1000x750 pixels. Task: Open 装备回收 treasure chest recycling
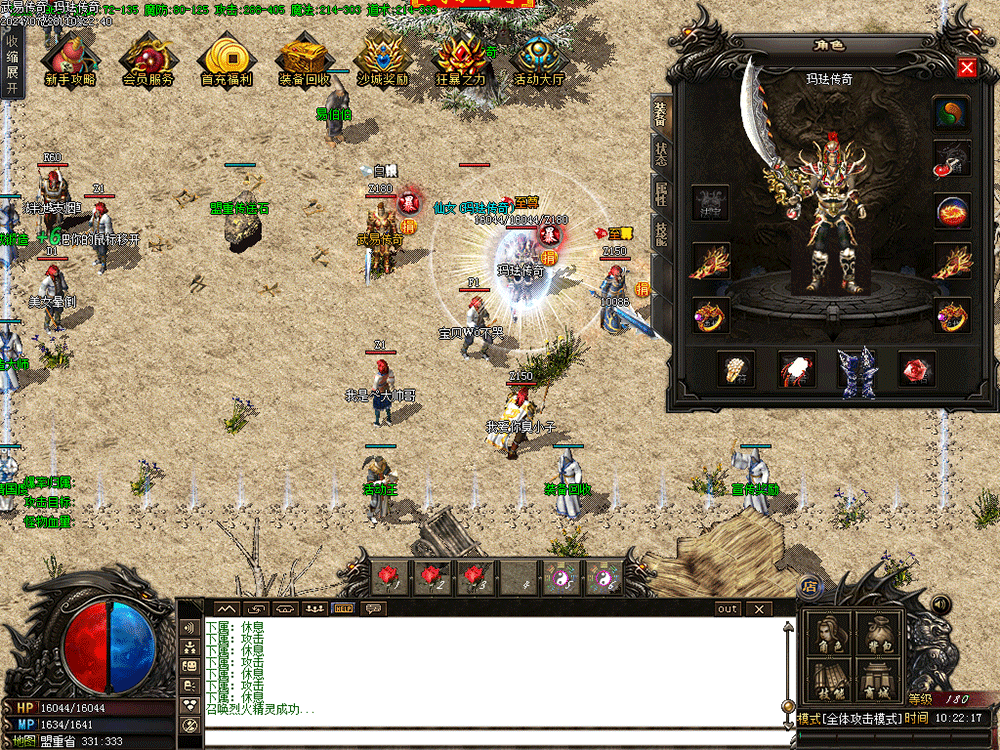[304, 60]
